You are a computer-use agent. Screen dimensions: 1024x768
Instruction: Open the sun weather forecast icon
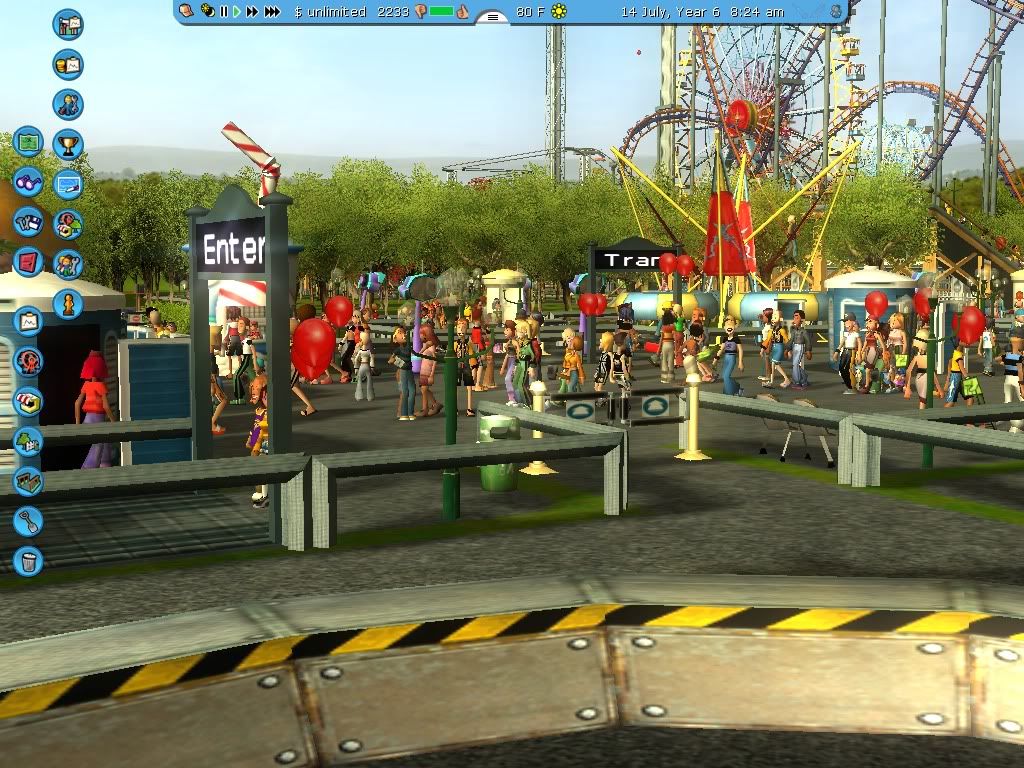pyautogui.click(x=559, y=11)
